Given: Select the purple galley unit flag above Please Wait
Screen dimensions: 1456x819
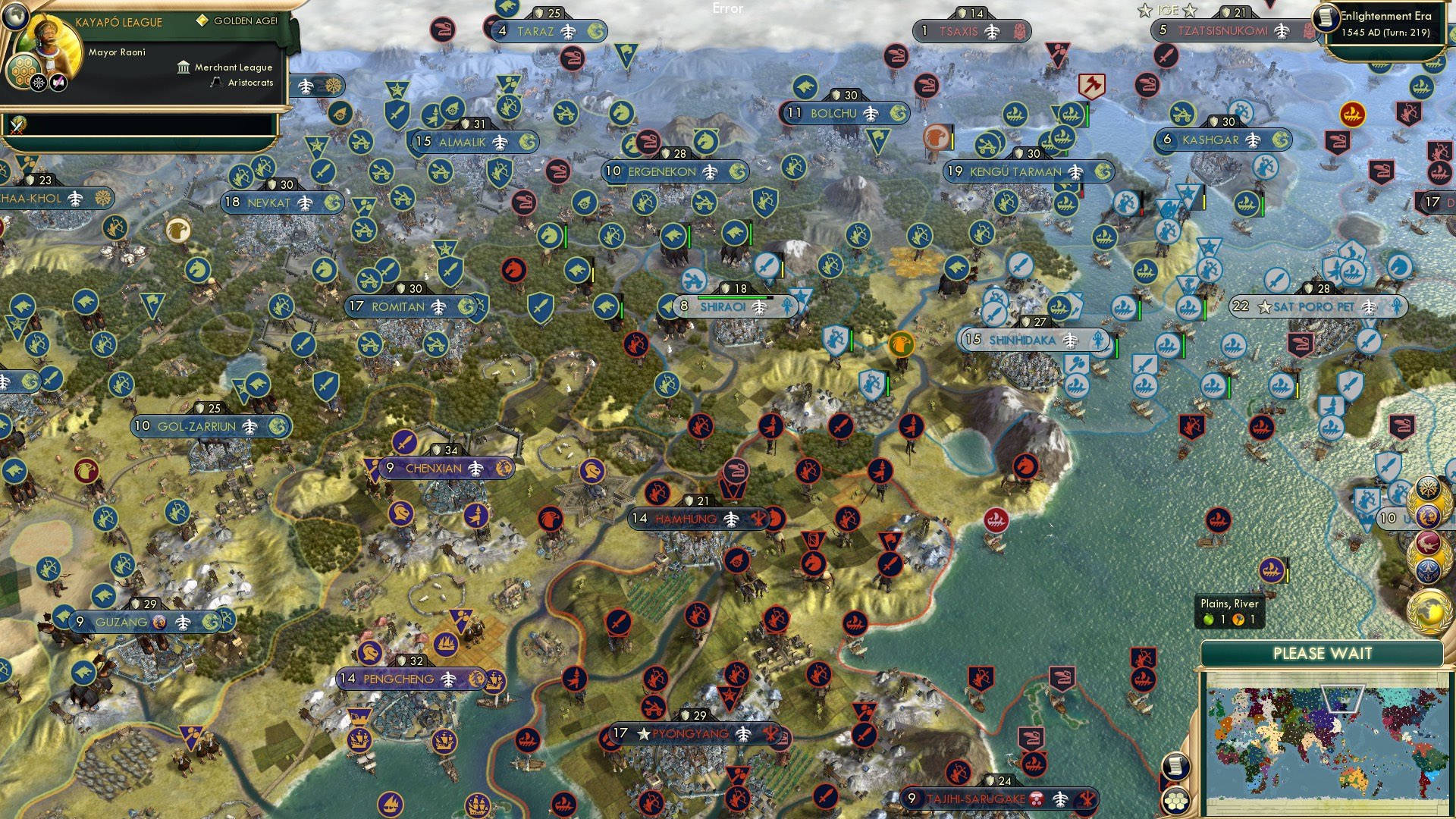Looking at the screenshot, I should (x=1271, y=570).
